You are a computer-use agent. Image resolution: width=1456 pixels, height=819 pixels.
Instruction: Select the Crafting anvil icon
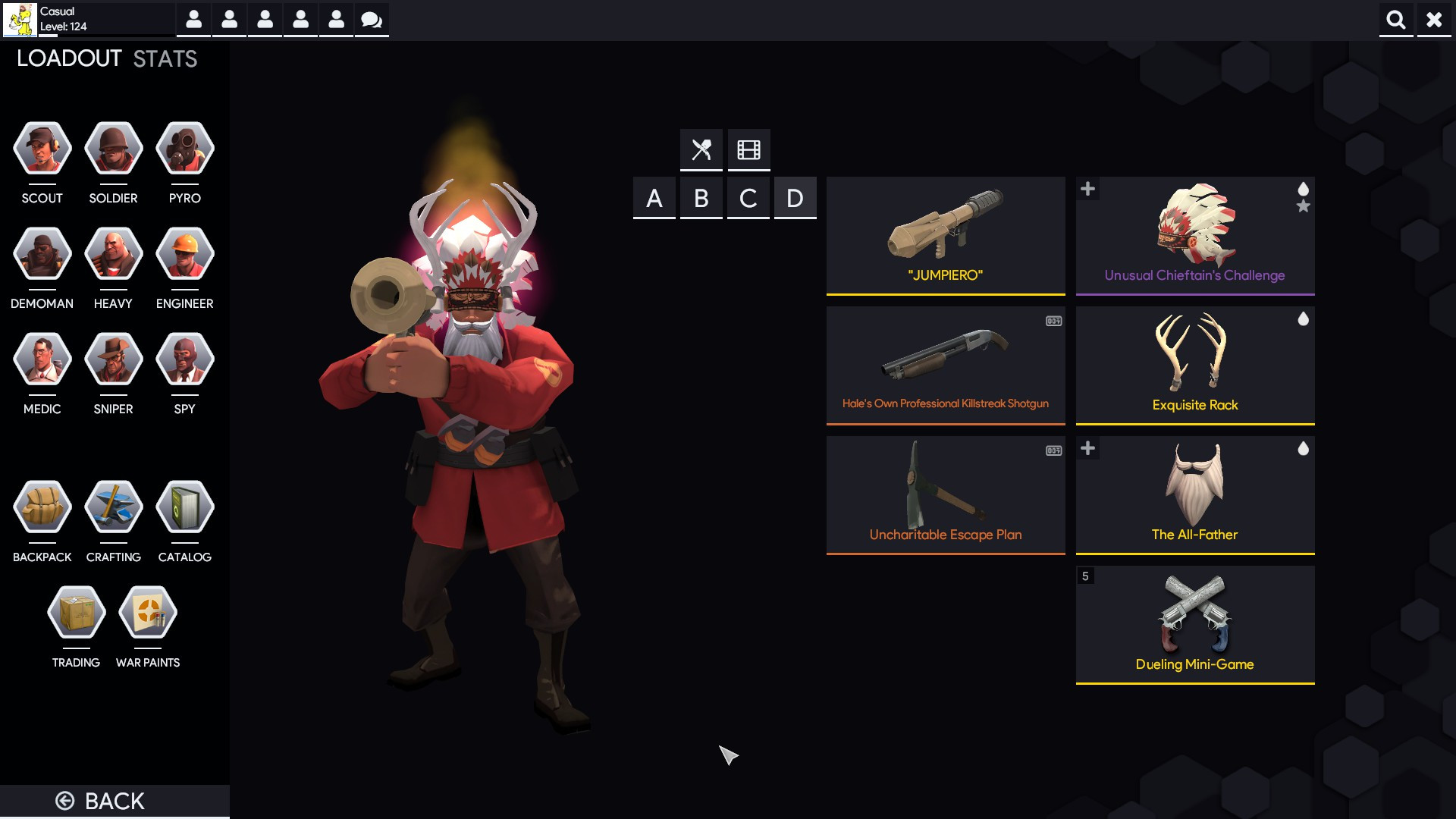pyautogui.click(x=113, y=508)
